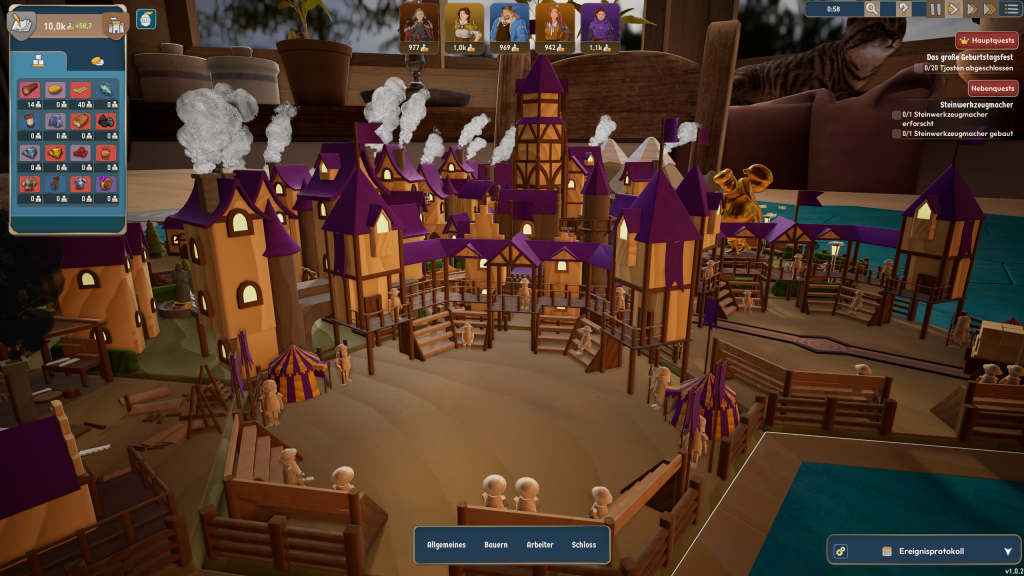Switch to the Bauern tab
Viewport: 1024px width, 576px height.
496,545
